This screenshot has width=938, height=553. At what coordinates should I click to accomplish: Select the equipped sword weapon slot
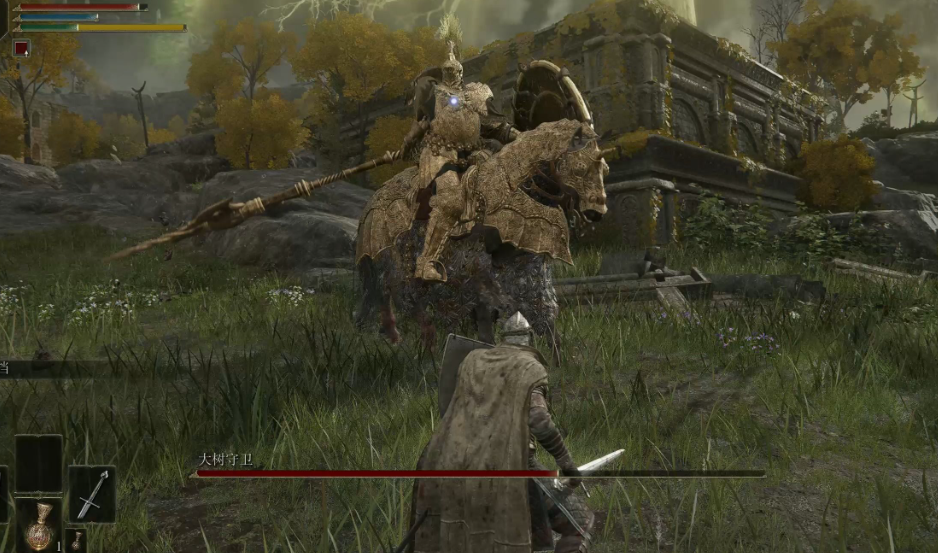[91, 494]
